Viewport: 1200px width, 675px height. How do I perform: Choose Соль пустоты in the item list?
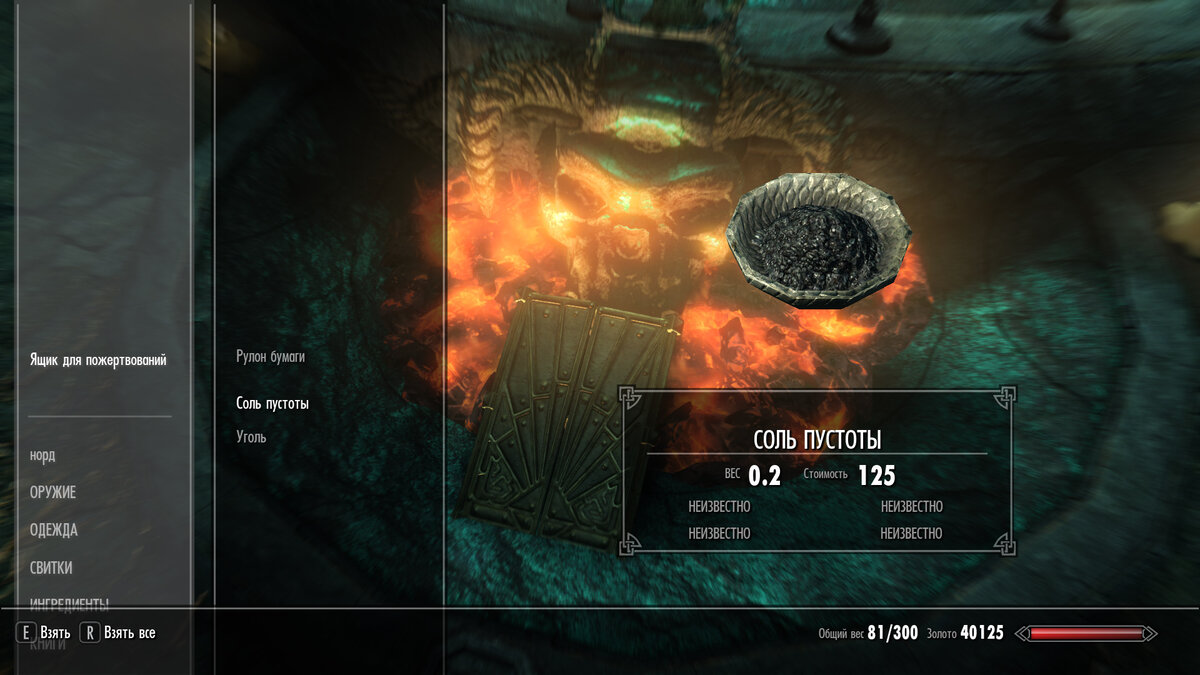pos(272,404)
